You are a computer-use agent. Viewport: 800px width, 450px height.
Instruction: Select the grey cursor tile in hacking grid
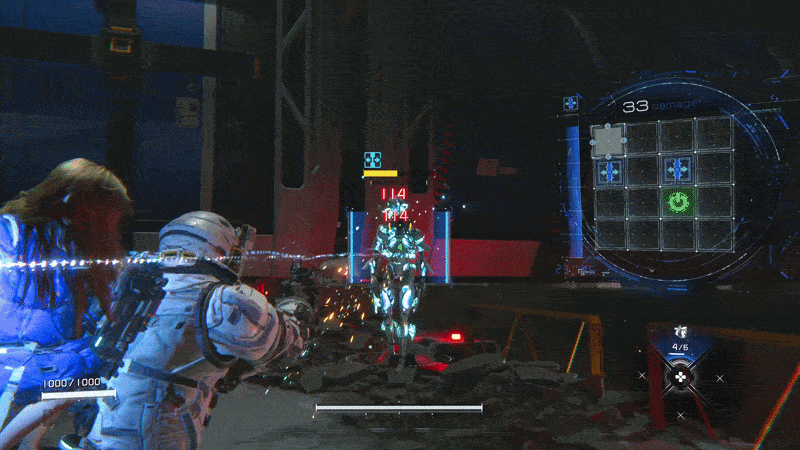[608, 139]
